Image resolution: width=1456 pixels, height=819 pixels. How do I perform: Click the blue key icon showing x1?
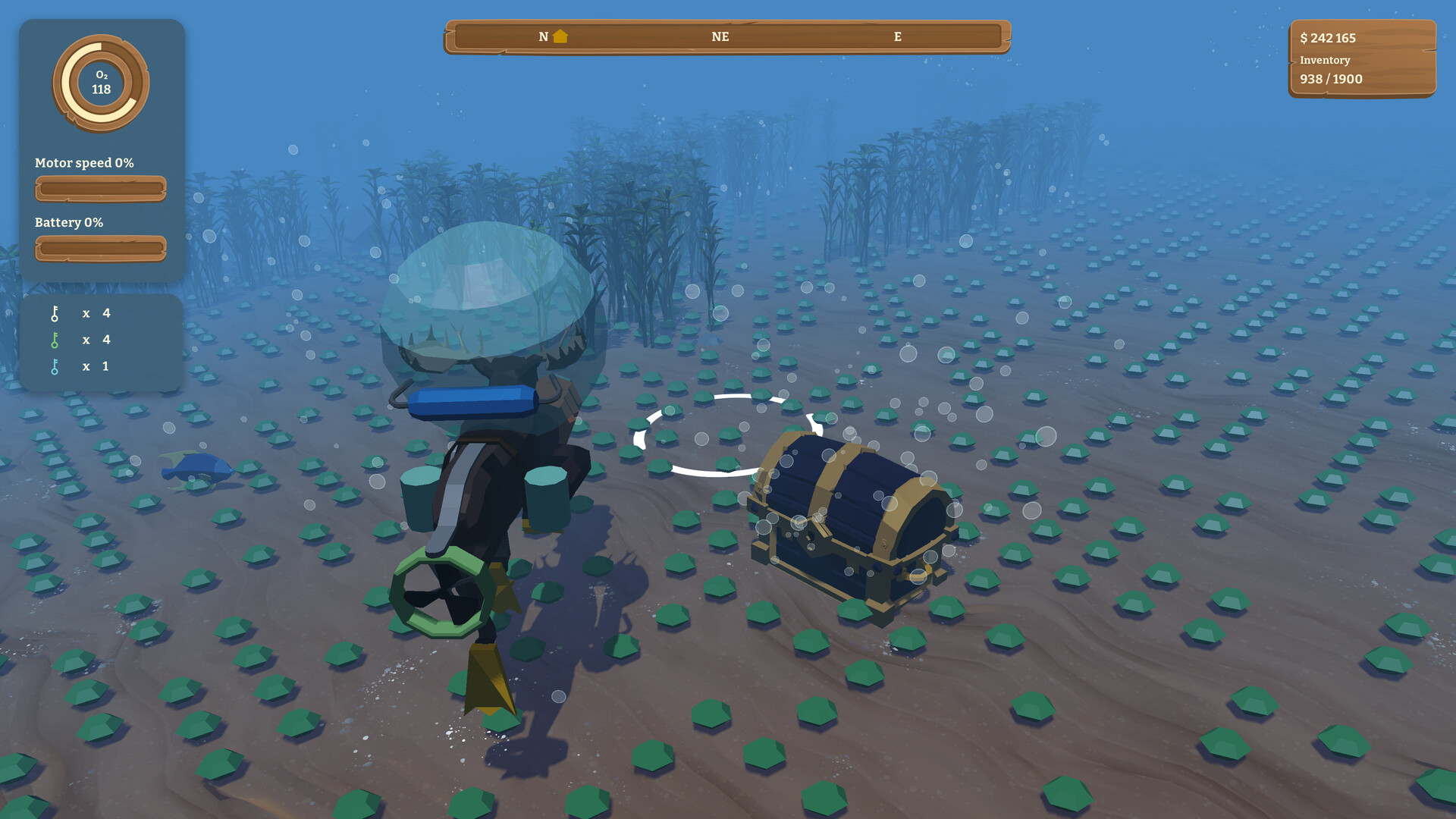pyautogui.click(x=55, y=366)
